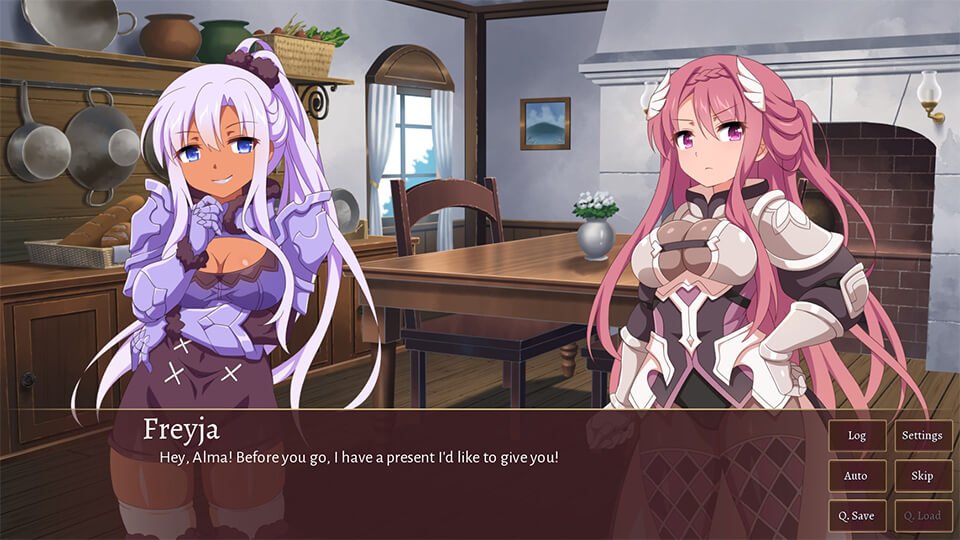The width and height of the screenshot is (960, 540).
Task: Skip through the dialogue
Action: click(x=922, y=476)
